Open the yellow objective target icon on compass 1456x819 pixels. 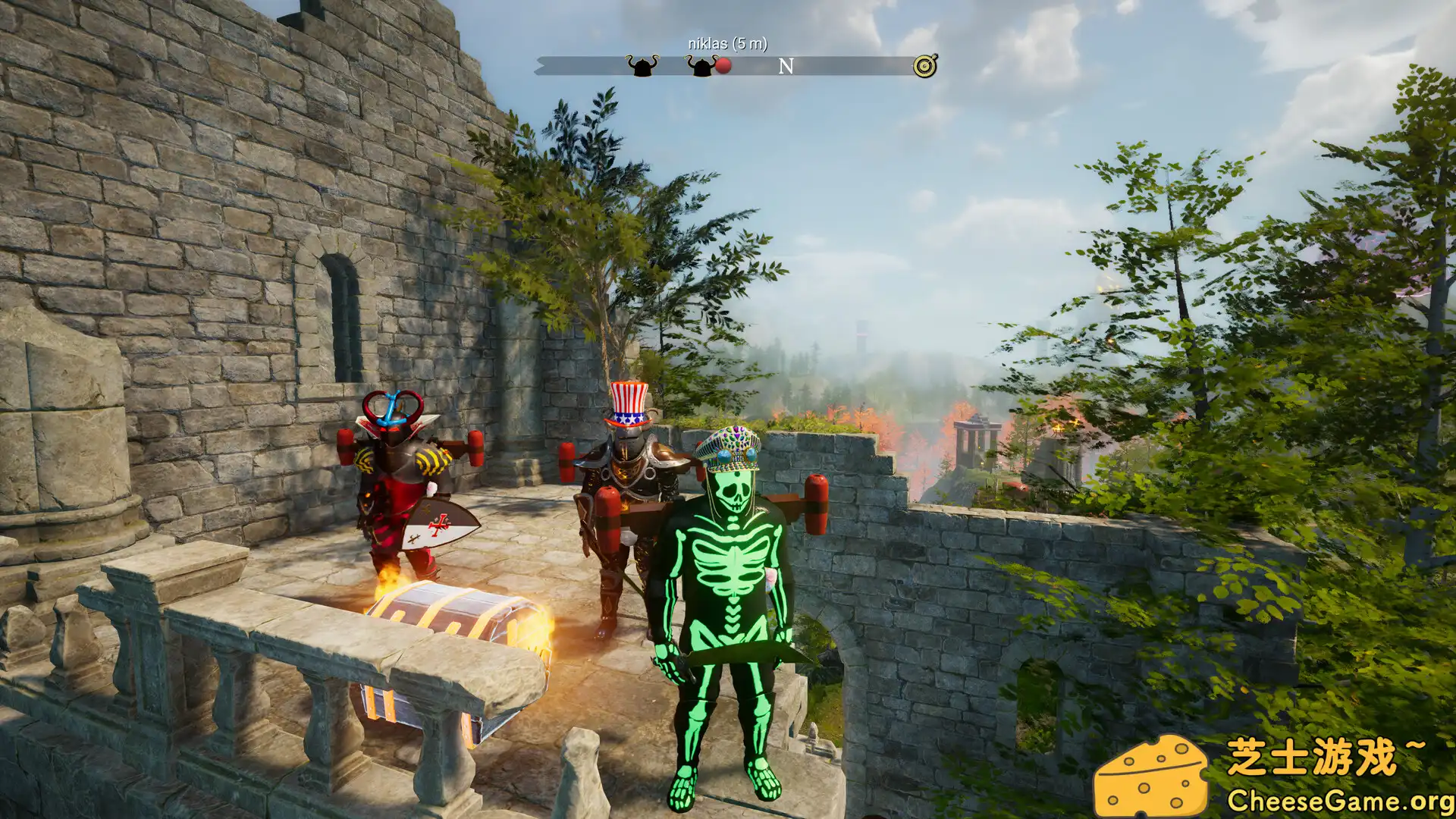click(x=924, y=67)
